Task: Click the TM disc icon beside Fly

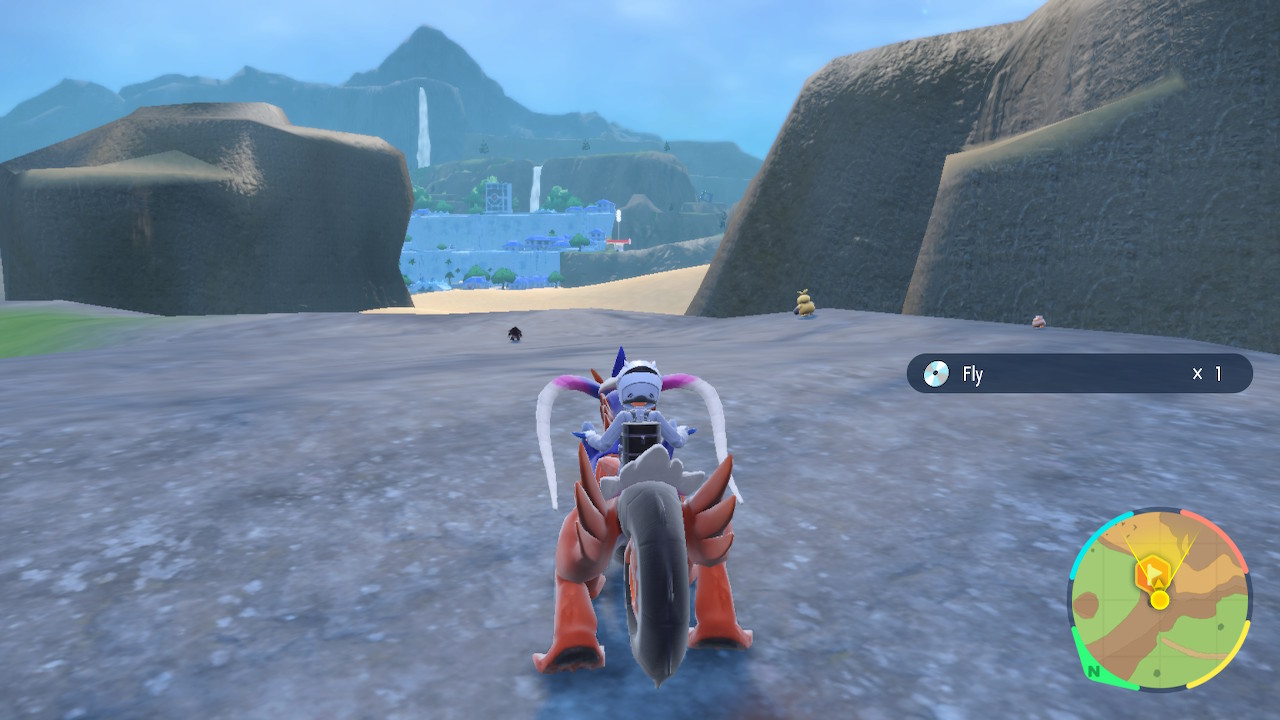Action: pyautogui.click(x=937, y=372)
